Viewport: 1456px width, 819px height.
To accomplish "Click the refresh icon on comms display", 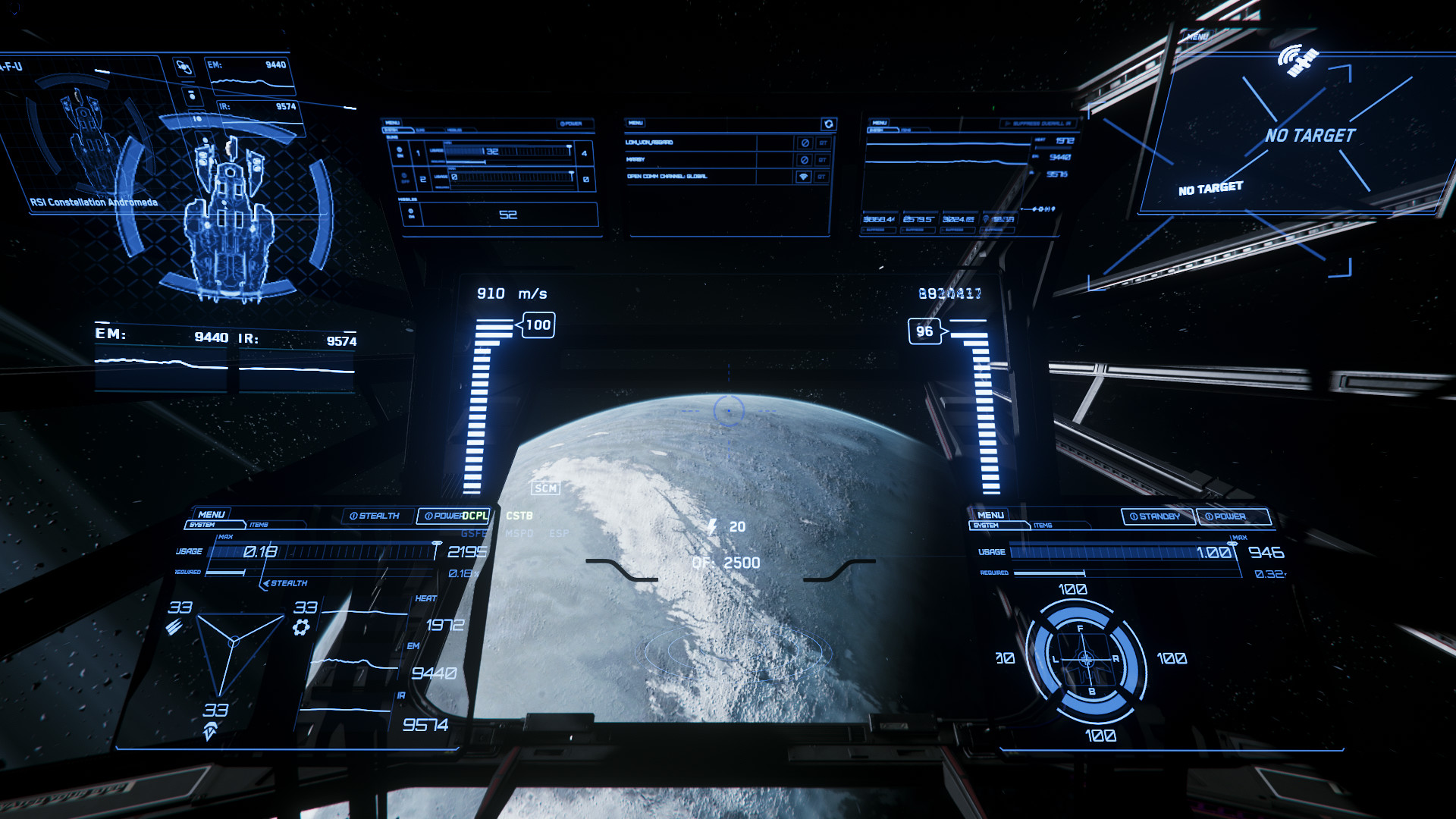I will pyautogui.click(x=828, y=124).
